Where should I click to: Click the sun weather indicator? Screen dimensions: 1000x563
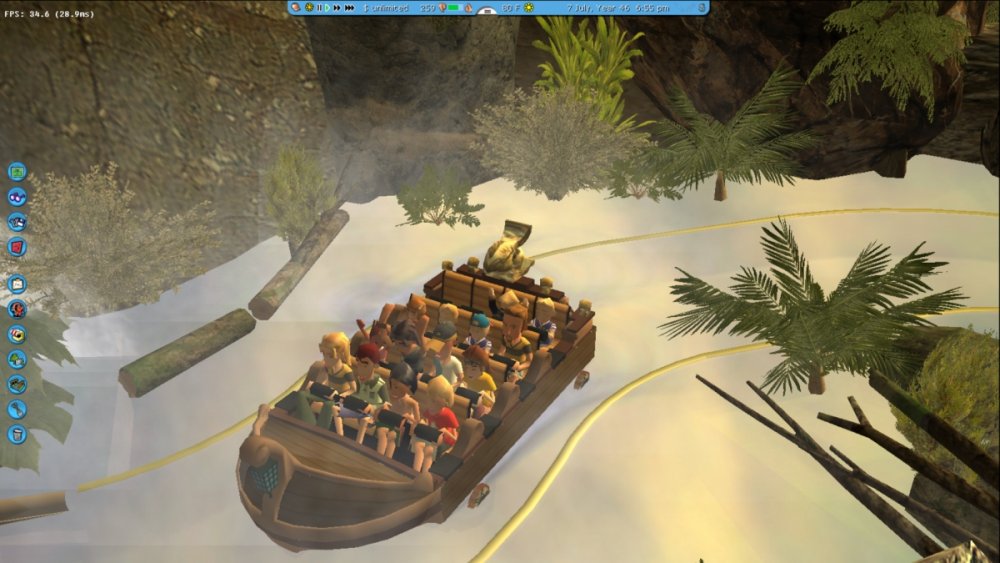(529, 8)
